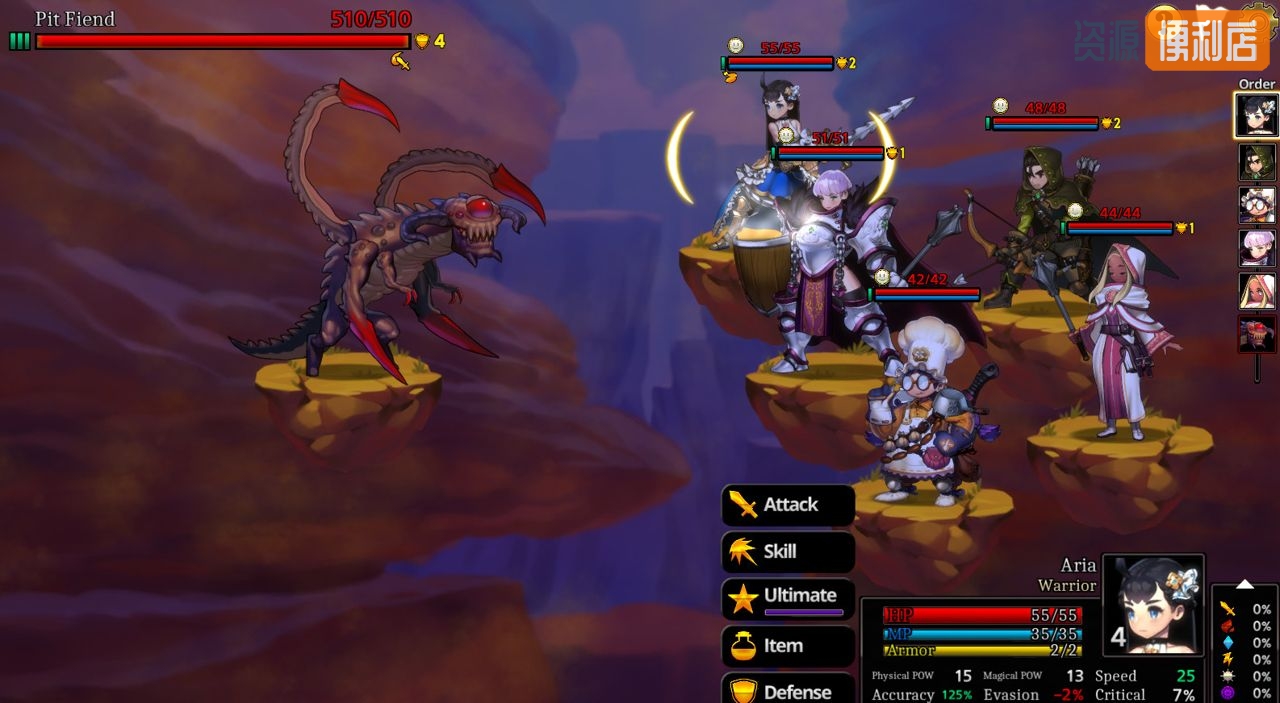
Task: Open the Item menu
Action: [788, 646]
